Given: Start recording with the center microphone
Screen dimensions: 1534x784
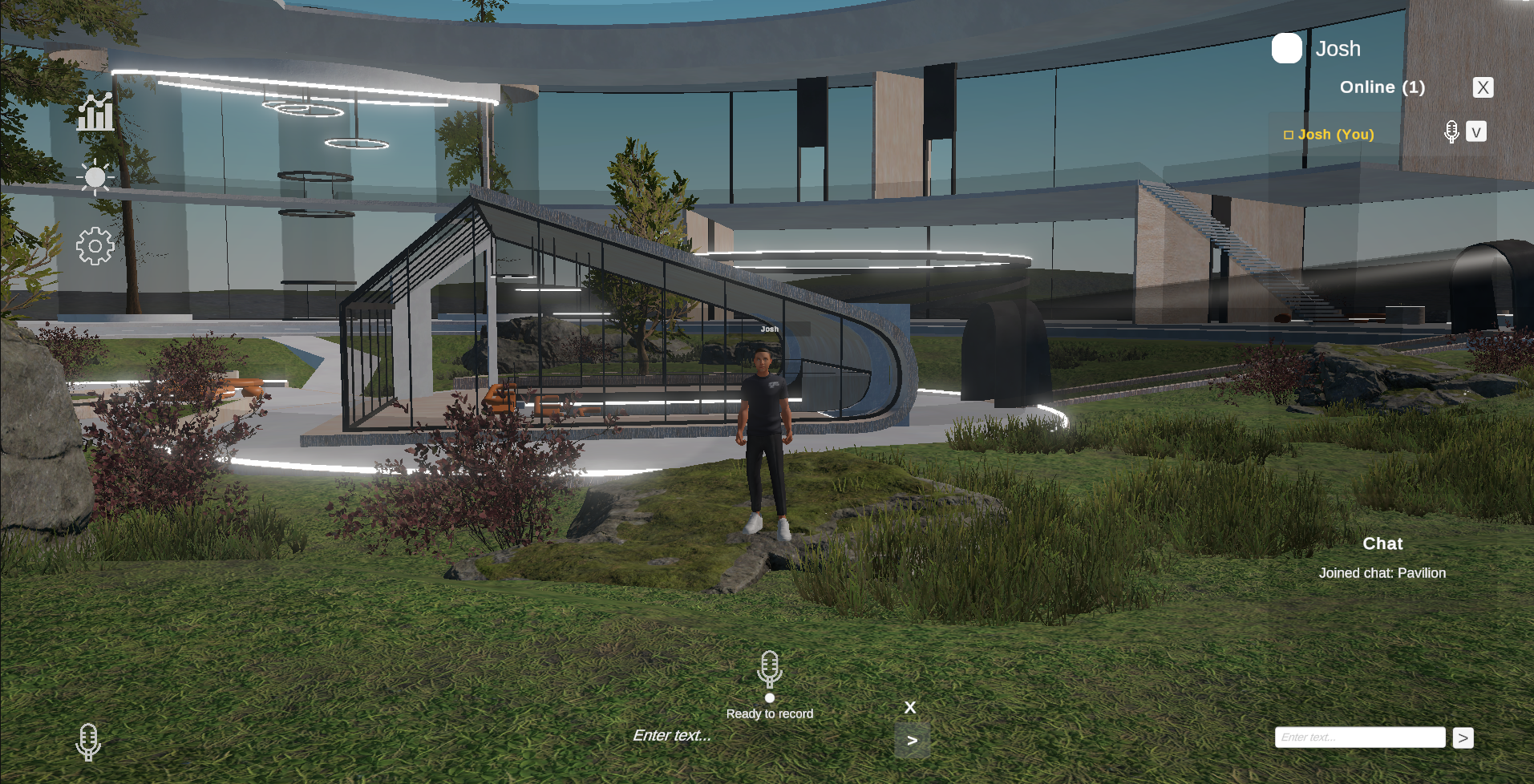Looking at the screenshot, I should tap(769, 669).
